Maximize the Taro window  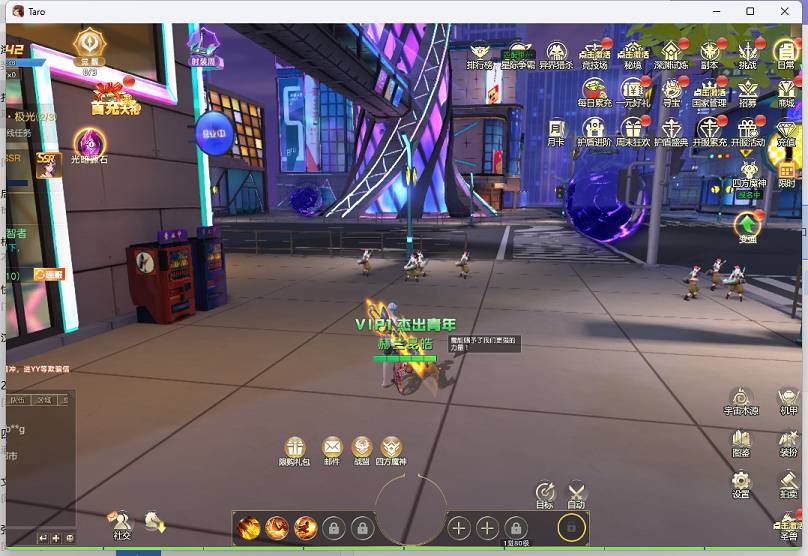(750, 10)
